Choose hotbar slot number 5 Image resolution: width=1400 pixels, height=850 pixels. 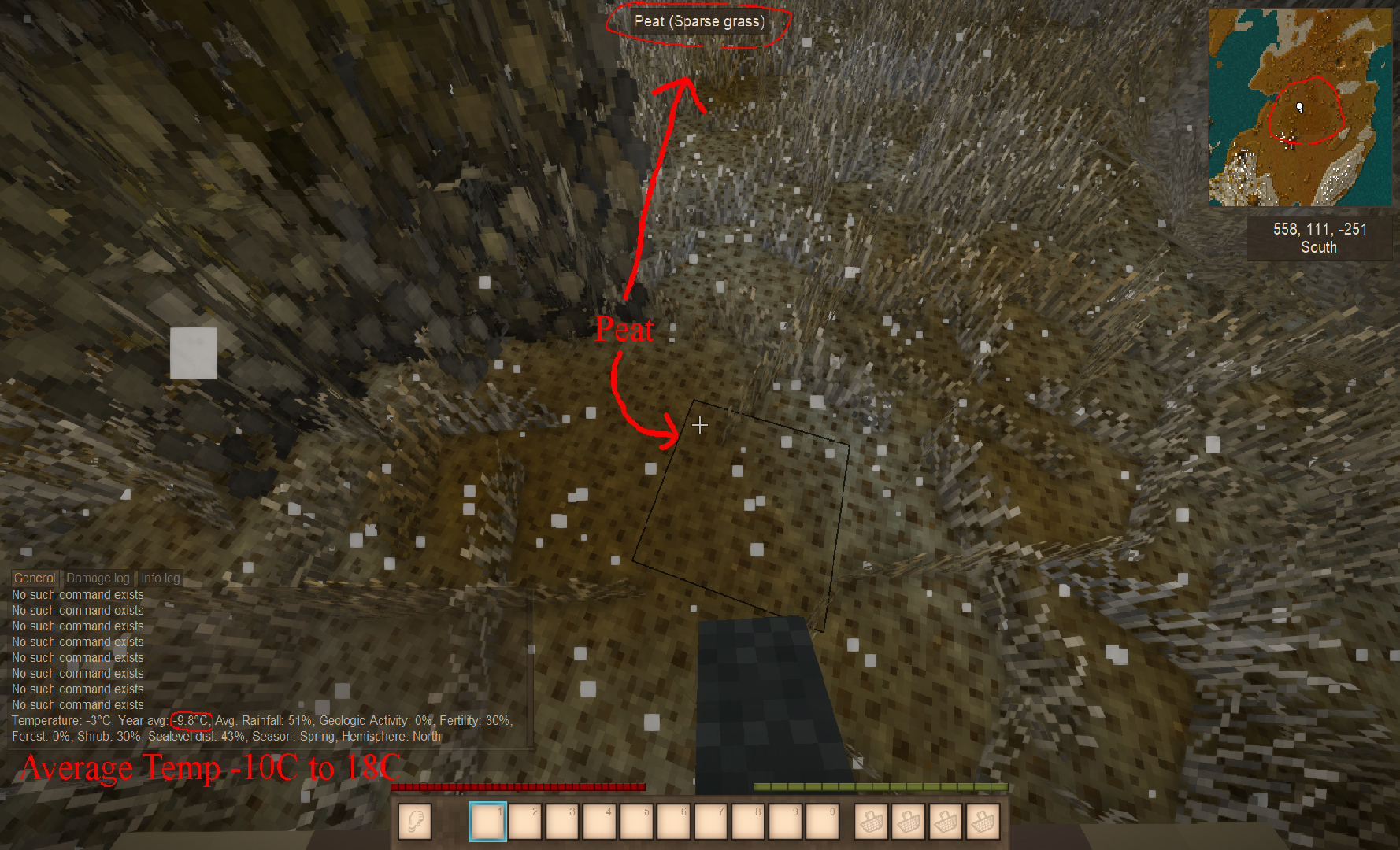[x=636, y=822]
